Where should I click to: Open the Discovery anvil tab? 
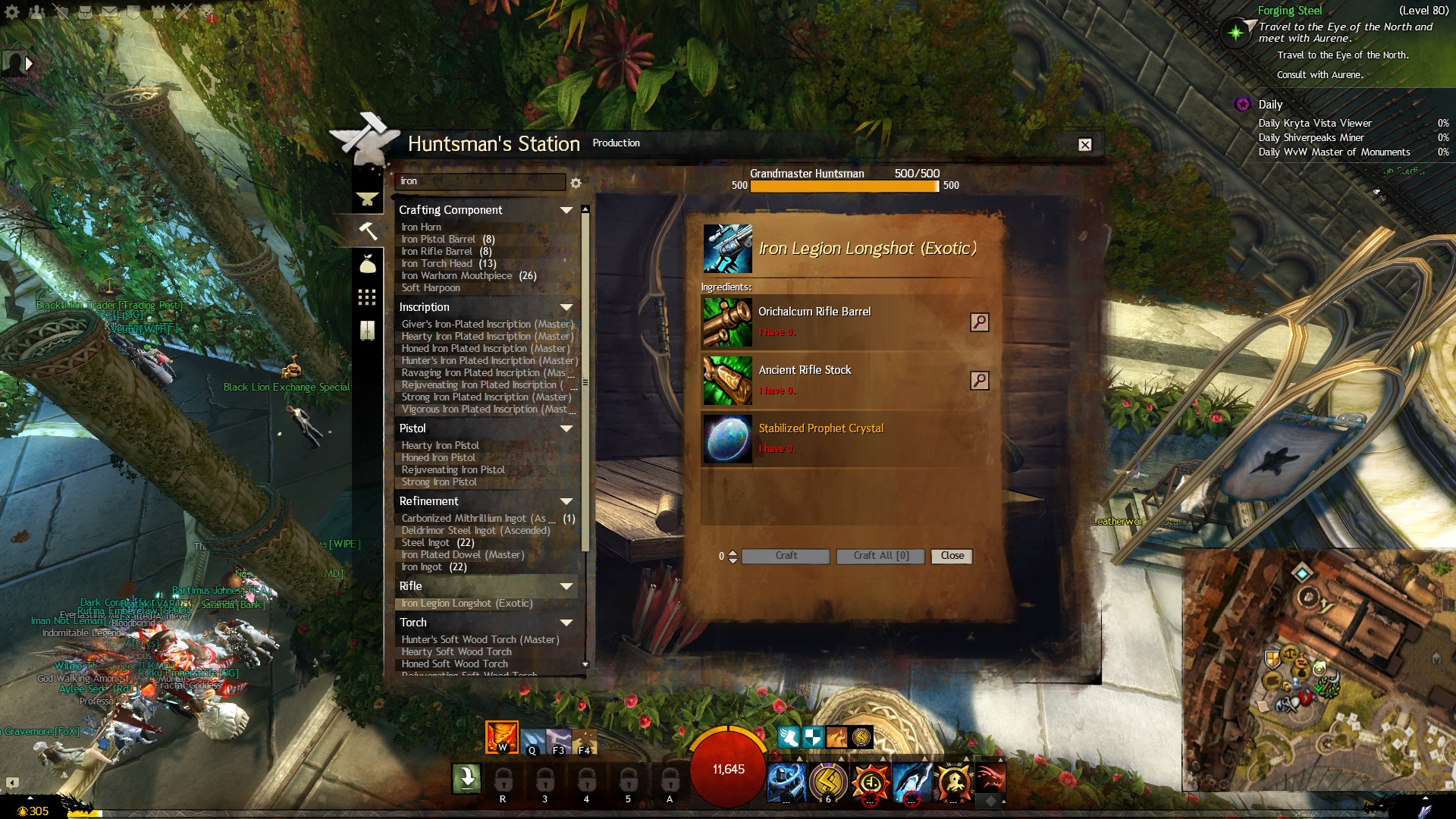point(367,199)
